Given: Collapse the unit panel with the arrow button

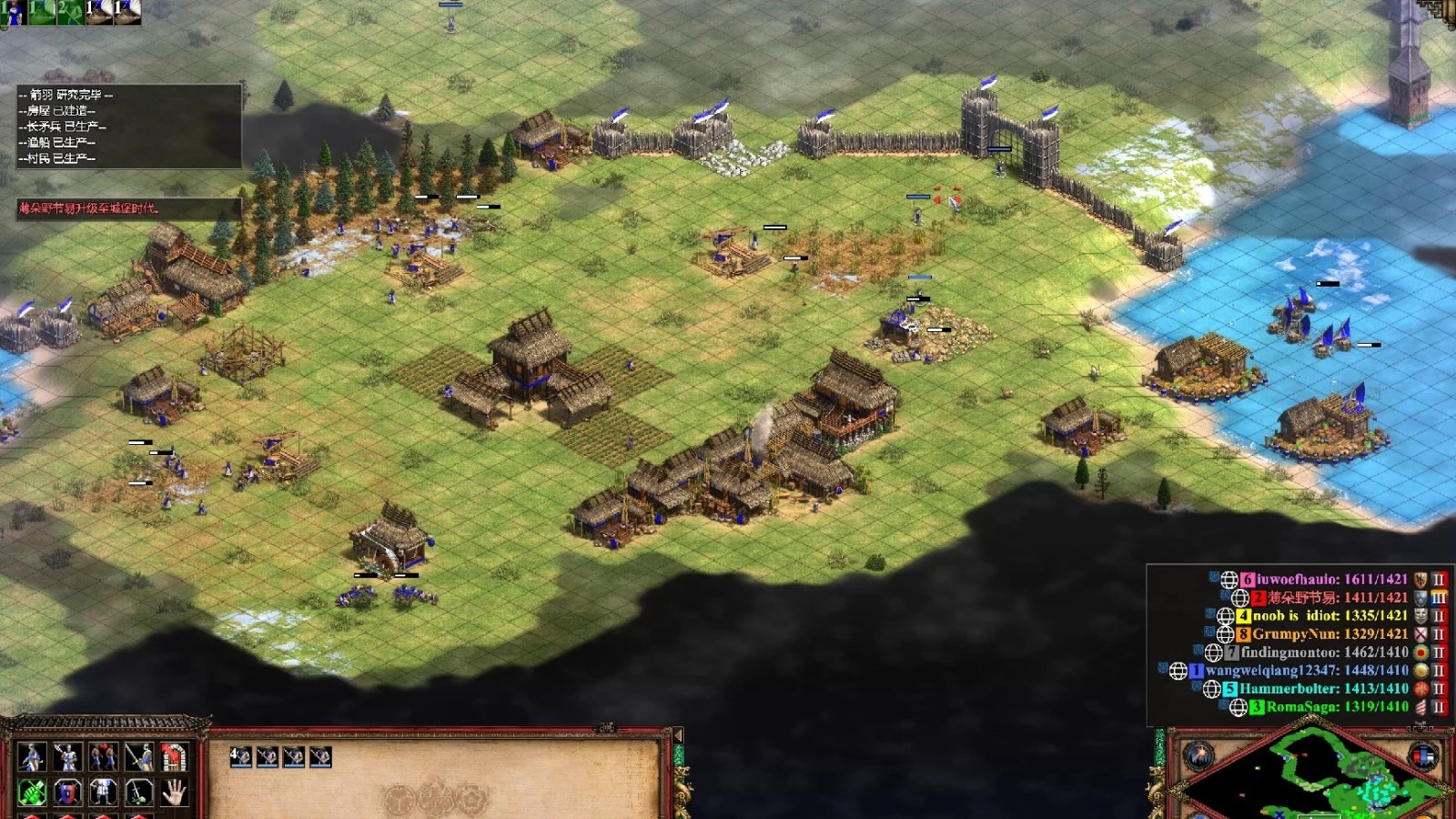Looking at the screenshot, I should point(677,735).
